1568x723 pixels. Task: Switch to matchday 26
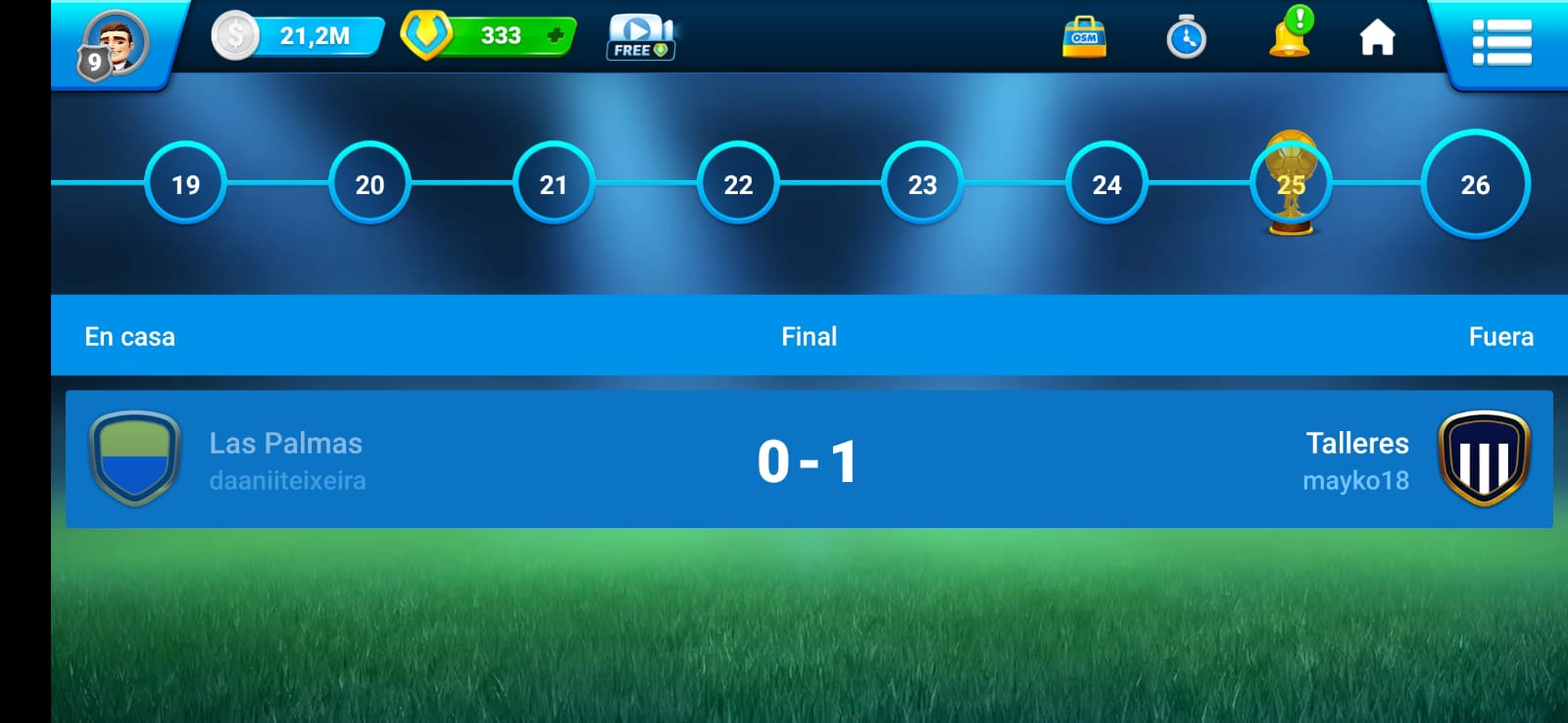(x=1475, y=183)
